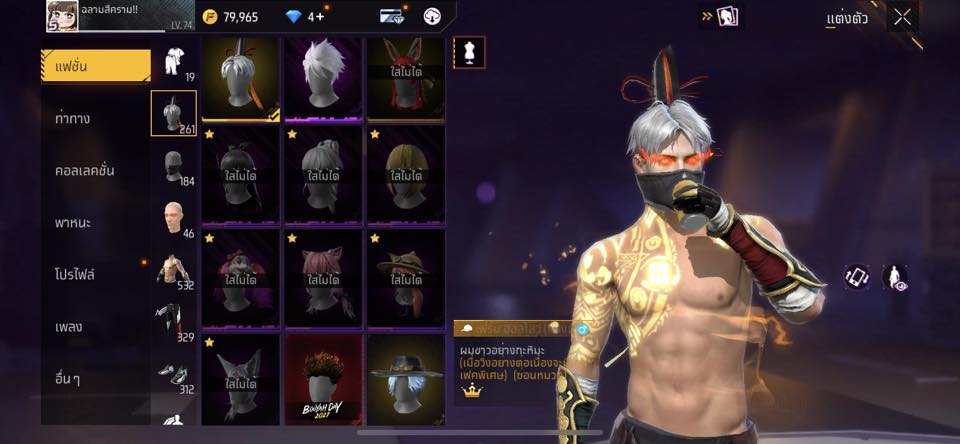
Task: Select the Booyah Day 2021 hair item
Action: pos(323,380)
